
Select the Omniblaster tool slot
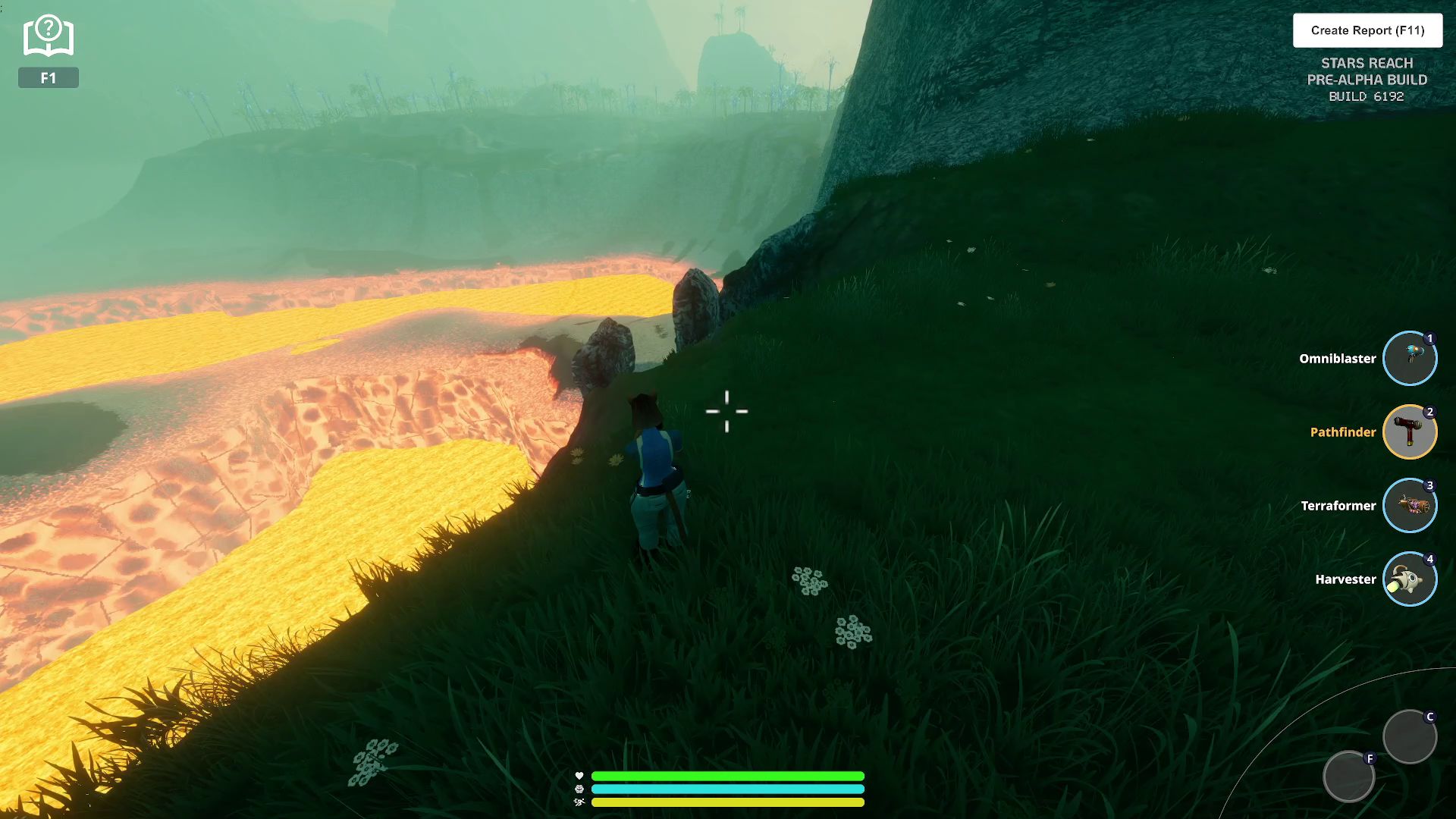(x=1409, y=359)
